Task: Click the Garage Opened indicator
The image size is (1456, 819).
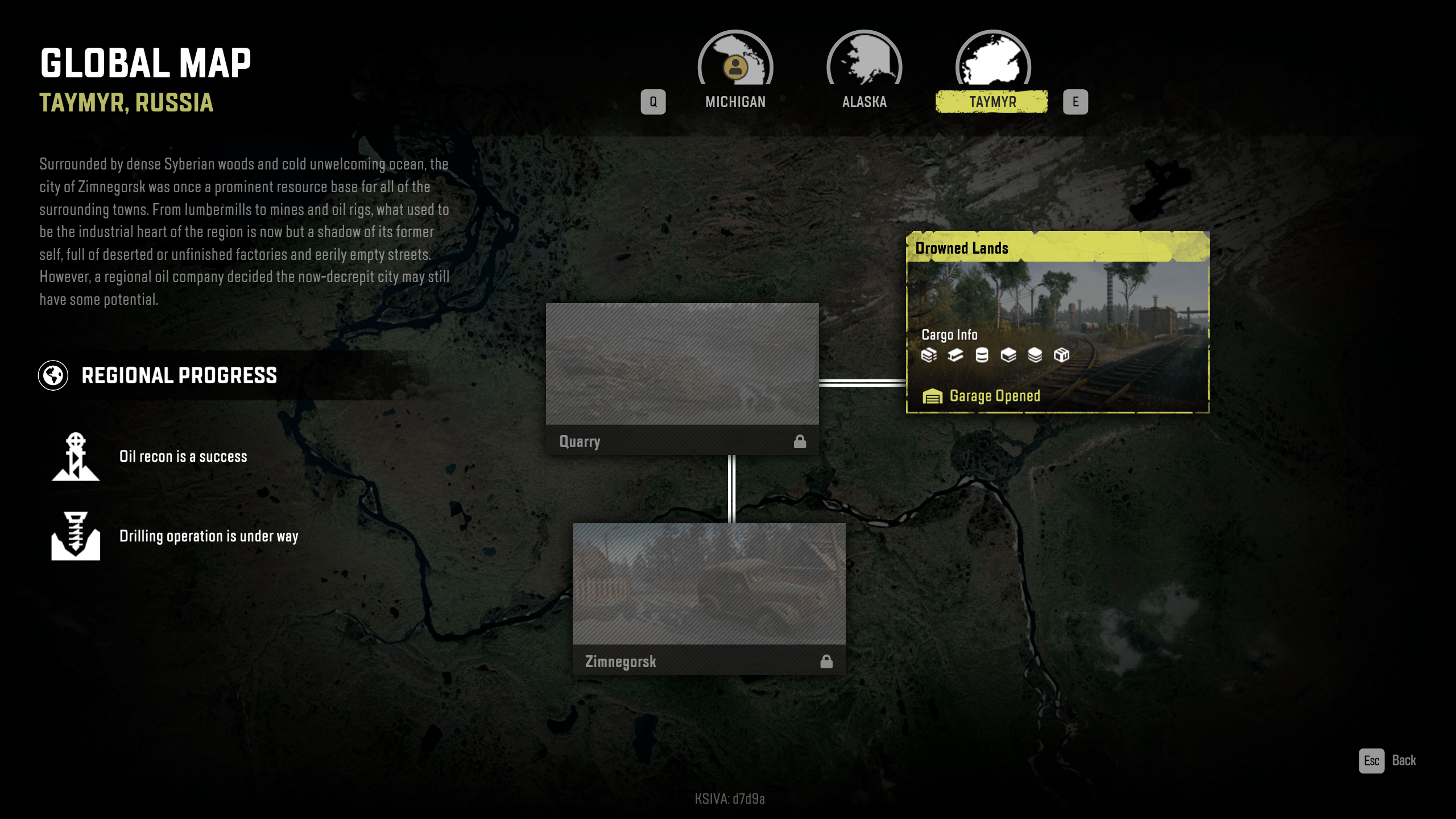Action: click(x=982, y=396)
